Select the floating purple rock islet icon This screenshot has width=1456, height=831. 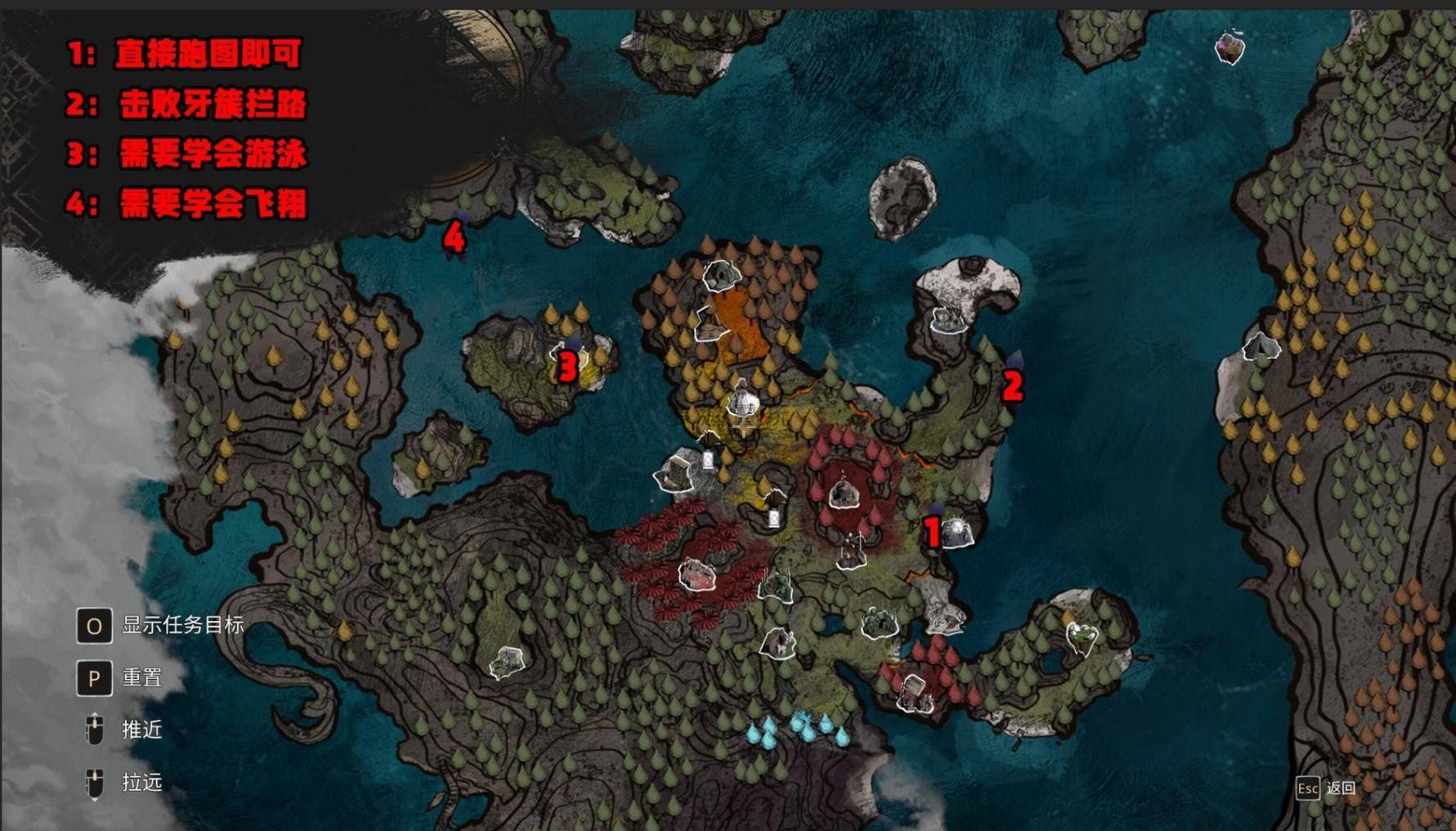click(1229, 46)
